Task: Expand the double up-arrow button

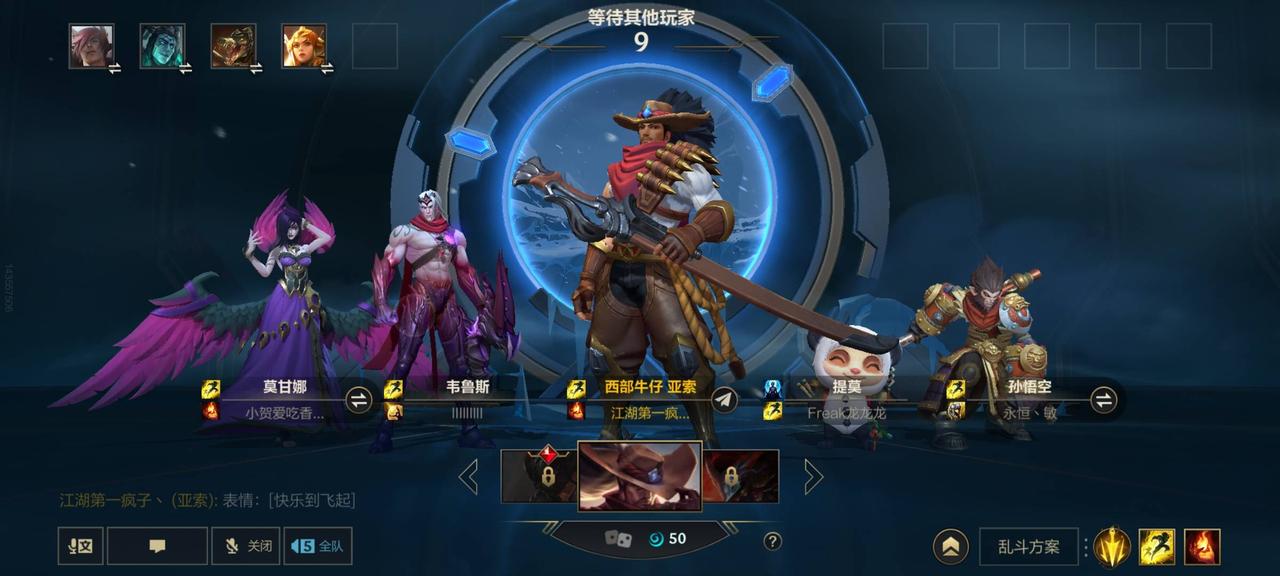Action: click(x=950, y=547)
